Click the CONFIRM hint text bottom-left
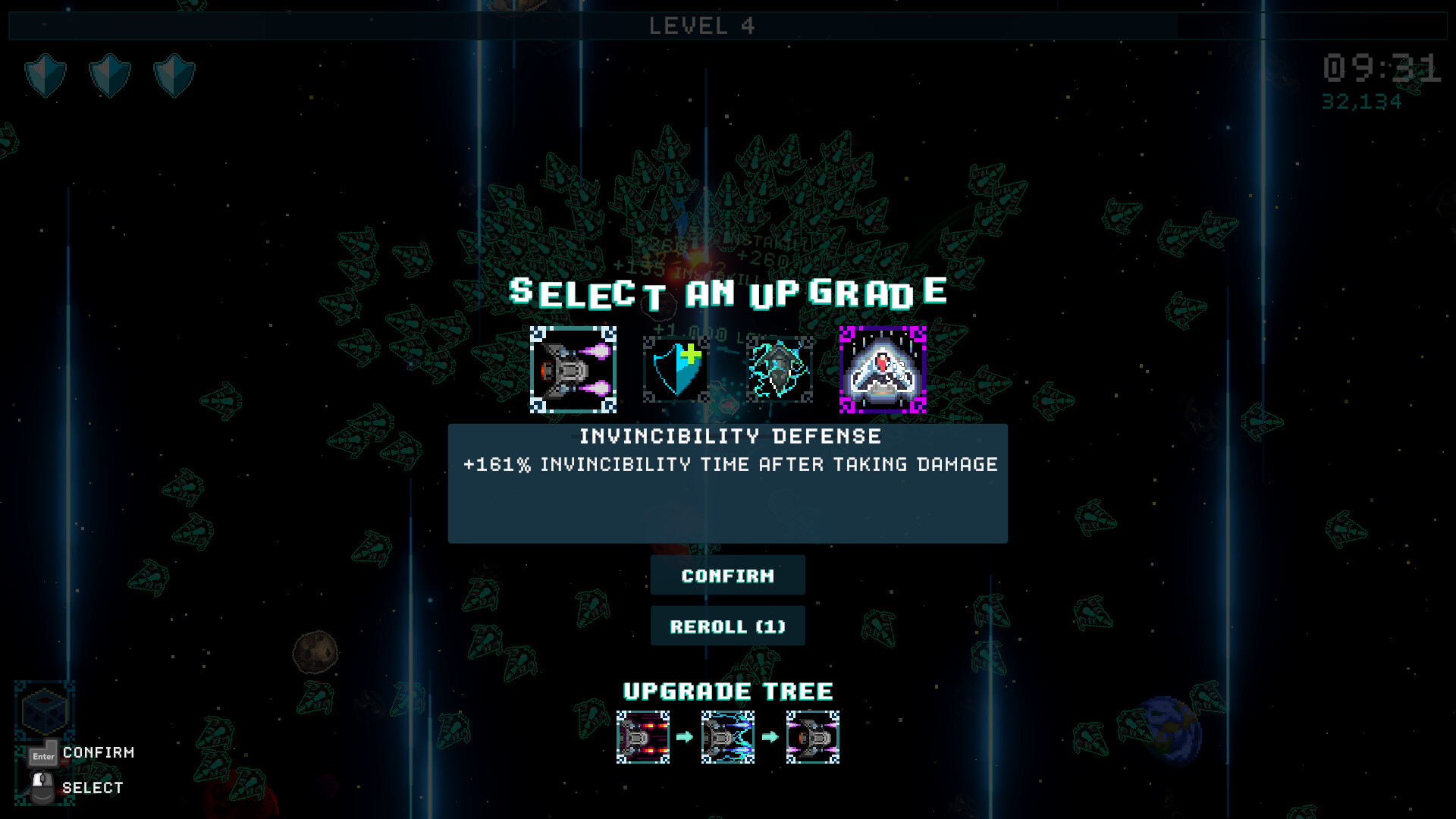 point(99,753)
